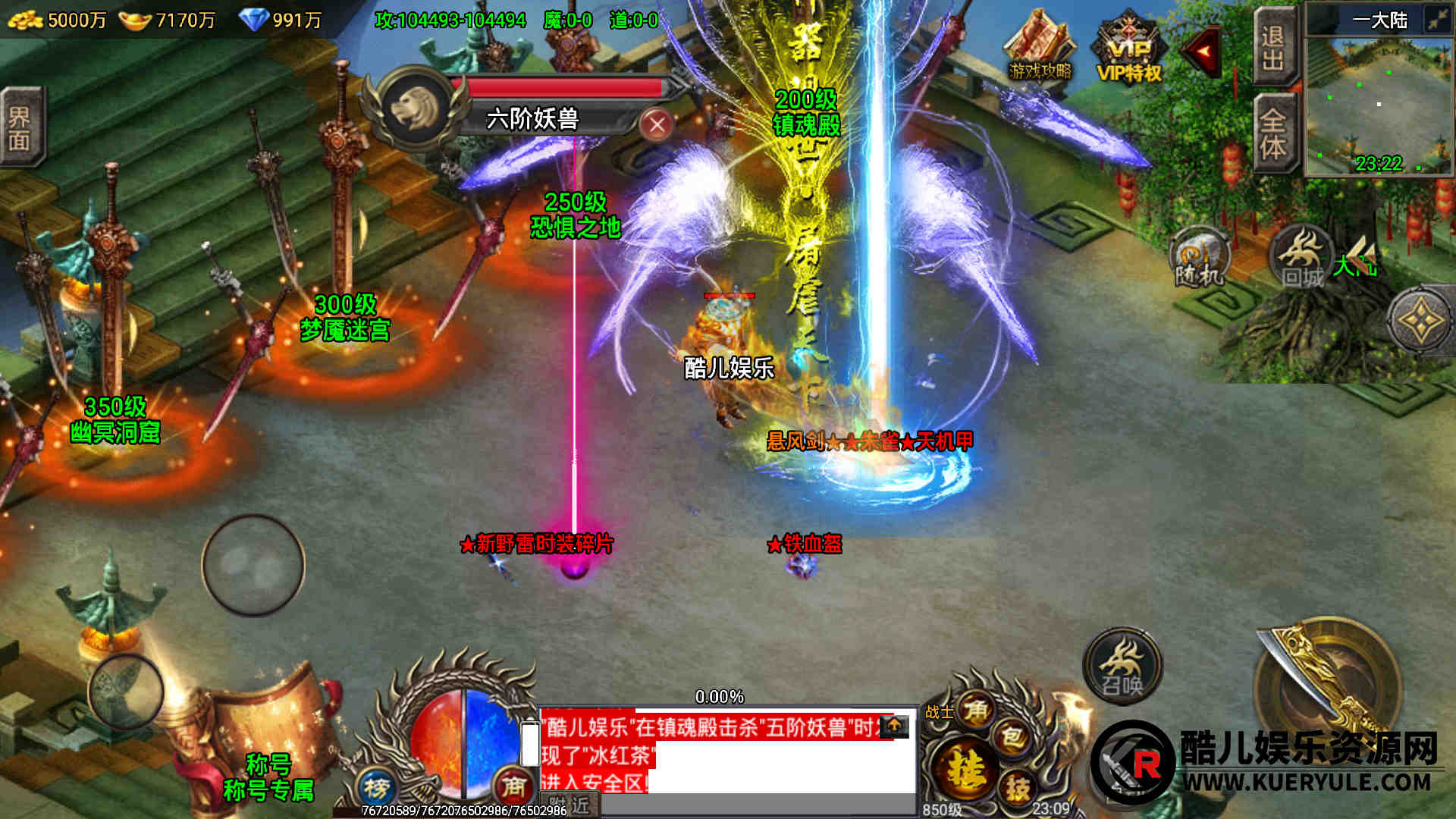Select the 全体 attack mode button
Image resolution: width=1456 pixels, height=819 pixels.
[1273, 133]
